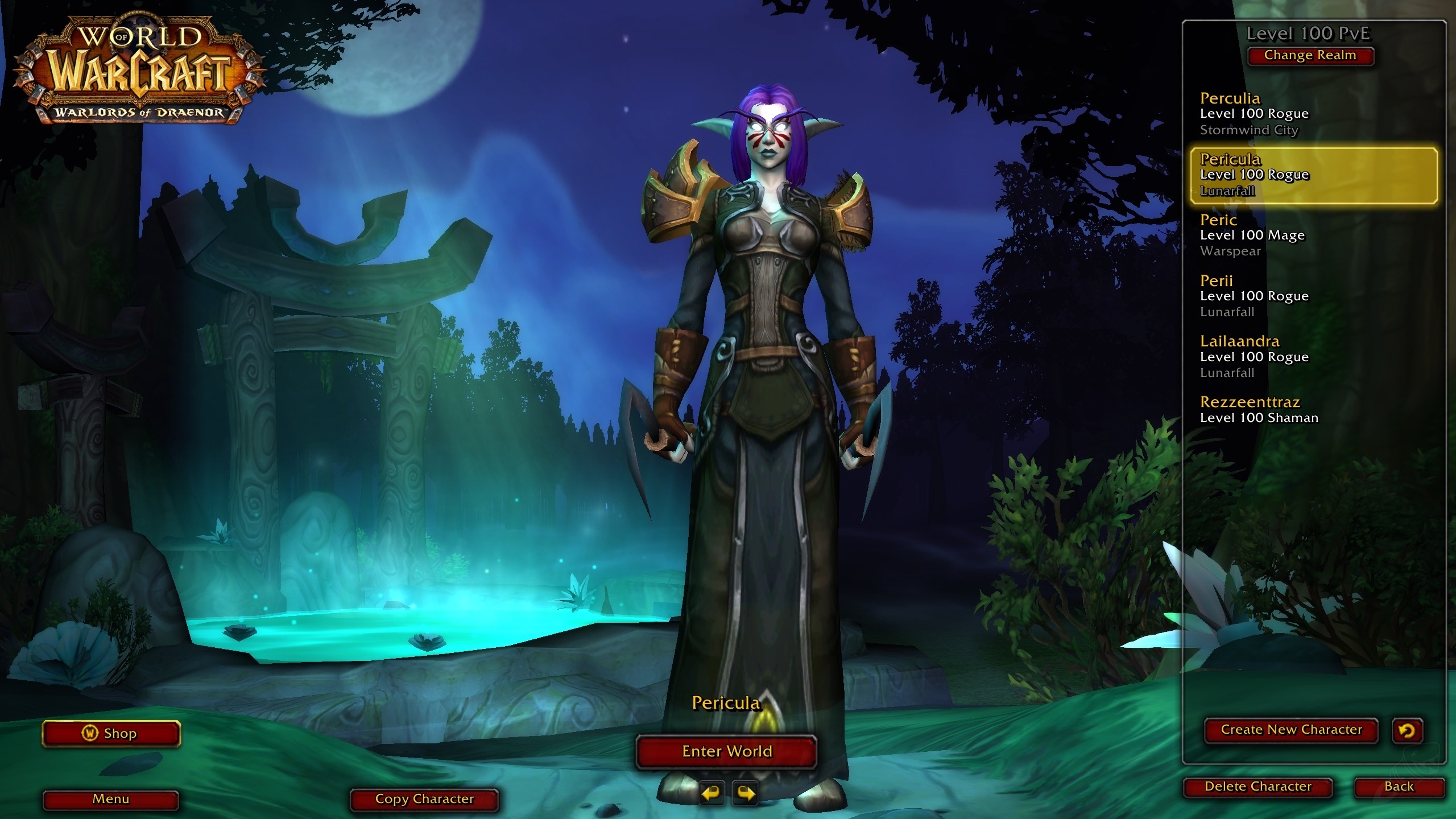1456x819 pixels.
Task: Create New Character
Action: click(x=1290, y=730)
